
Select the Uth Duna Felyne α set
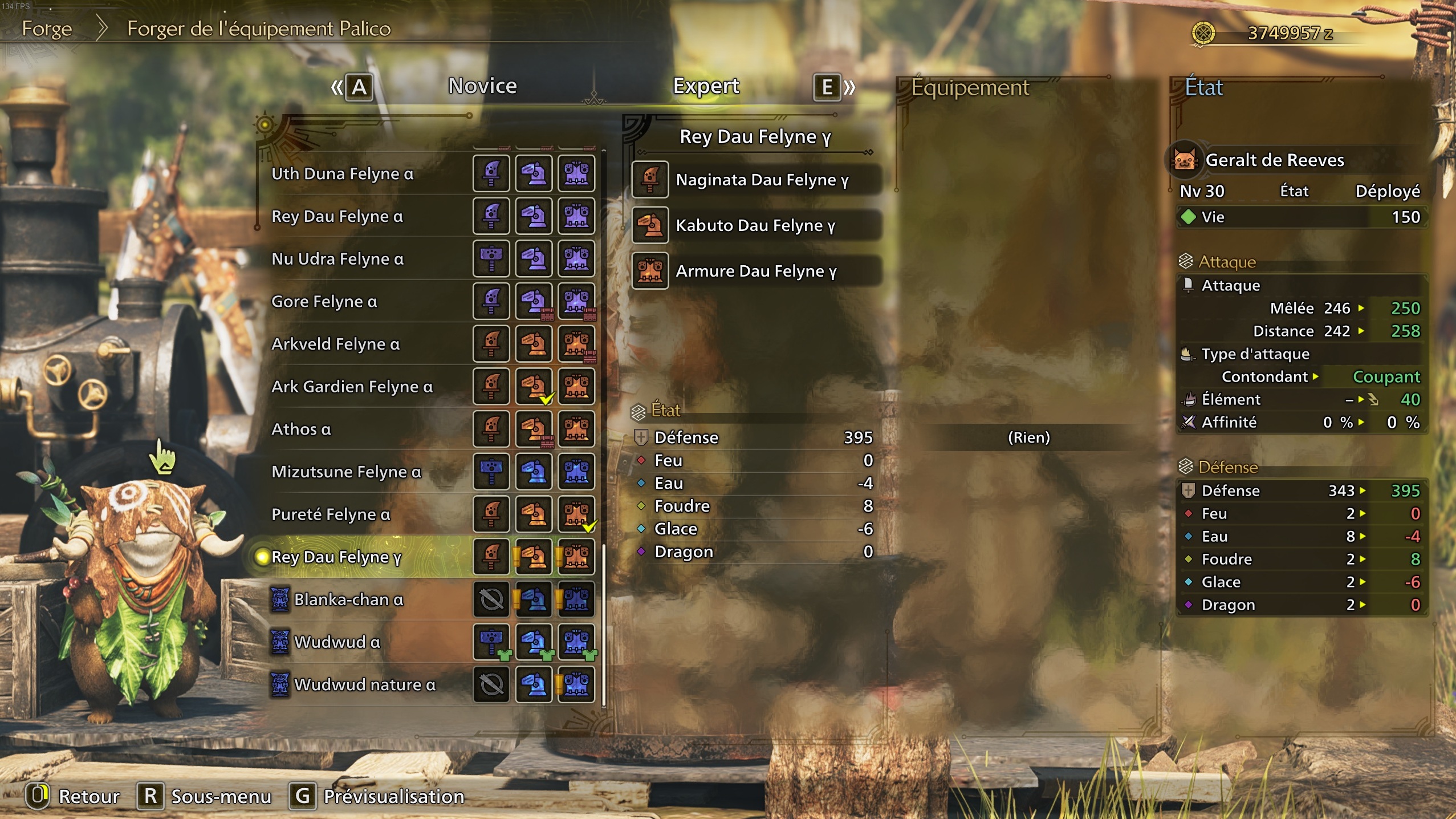343,173
